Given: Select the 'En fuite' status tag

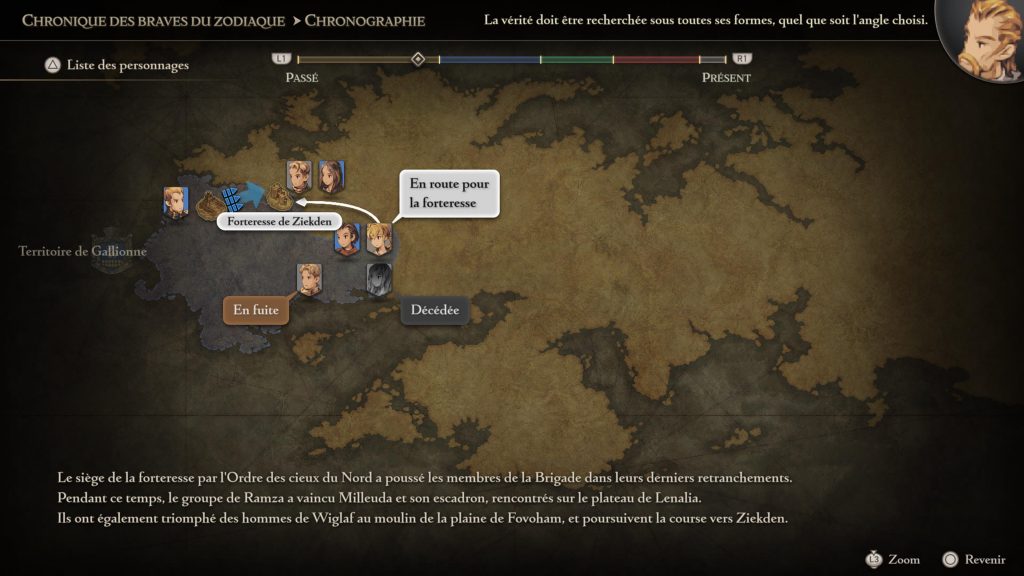Looking at the screenshot, I should pos(256,310).
